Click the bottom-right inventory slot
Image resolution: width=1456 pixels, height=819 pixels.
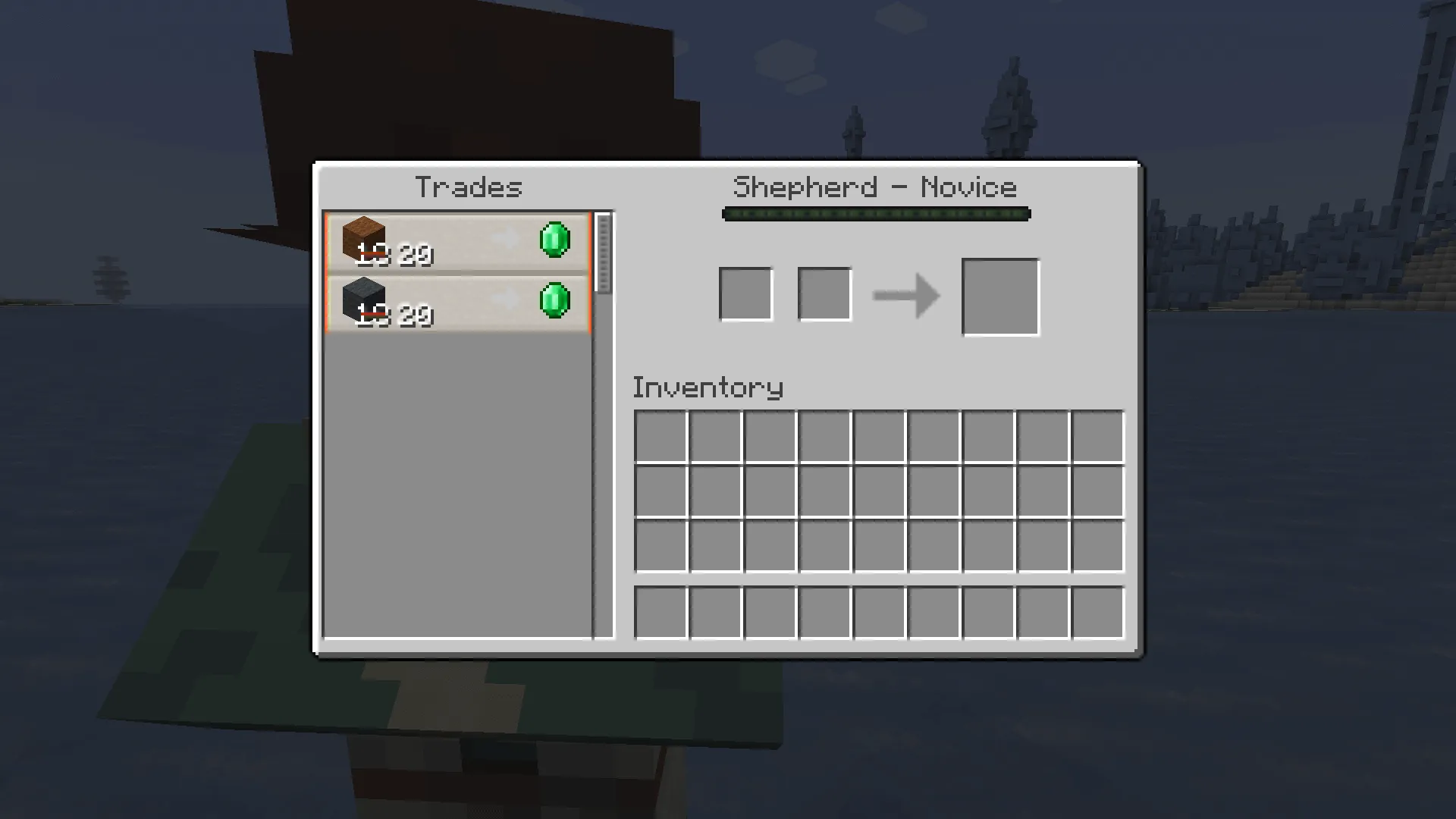1099,546
